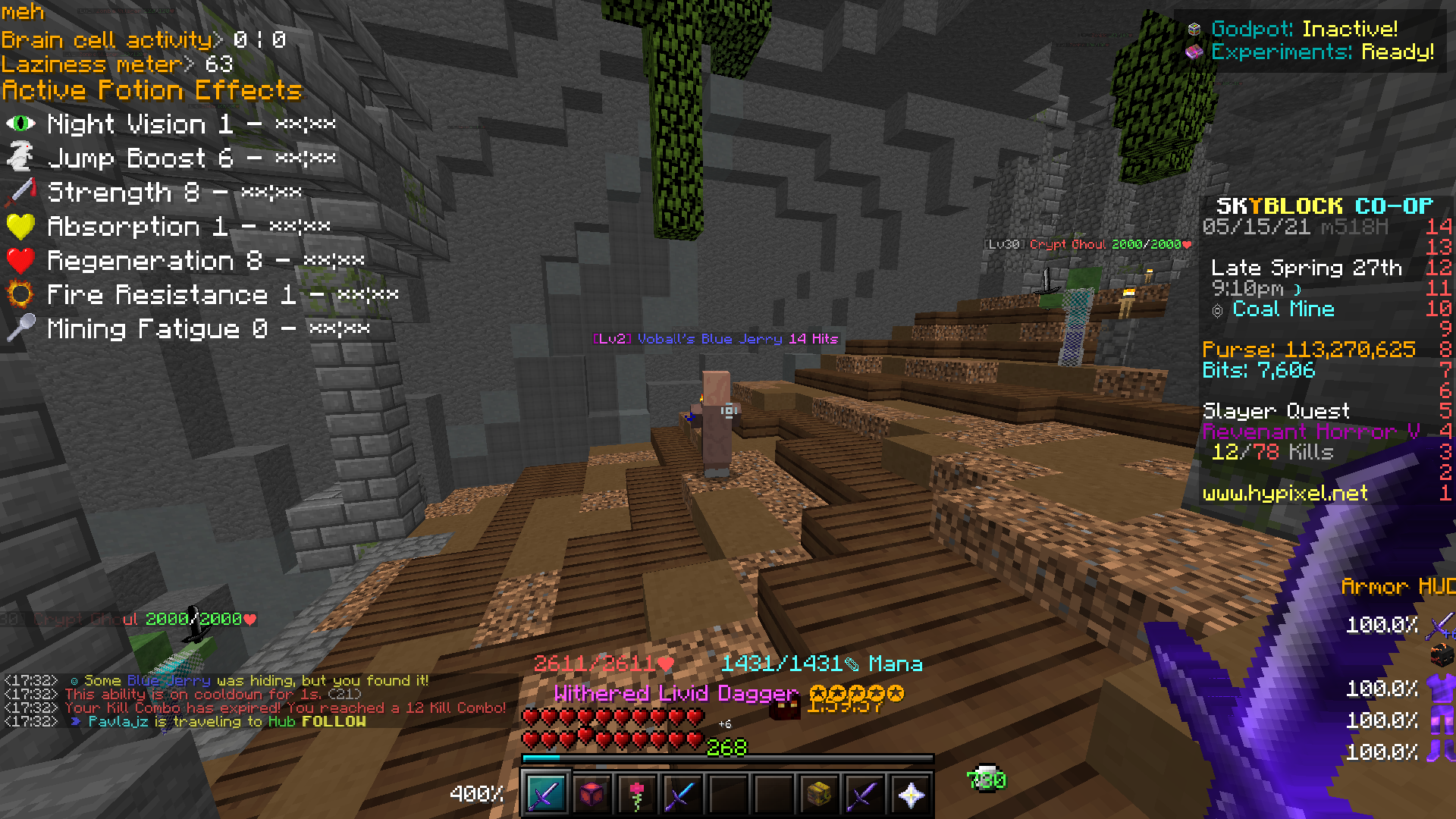Select the Night Vision potion effect icon
This screenshot has height=819, width=1456.
20,122
